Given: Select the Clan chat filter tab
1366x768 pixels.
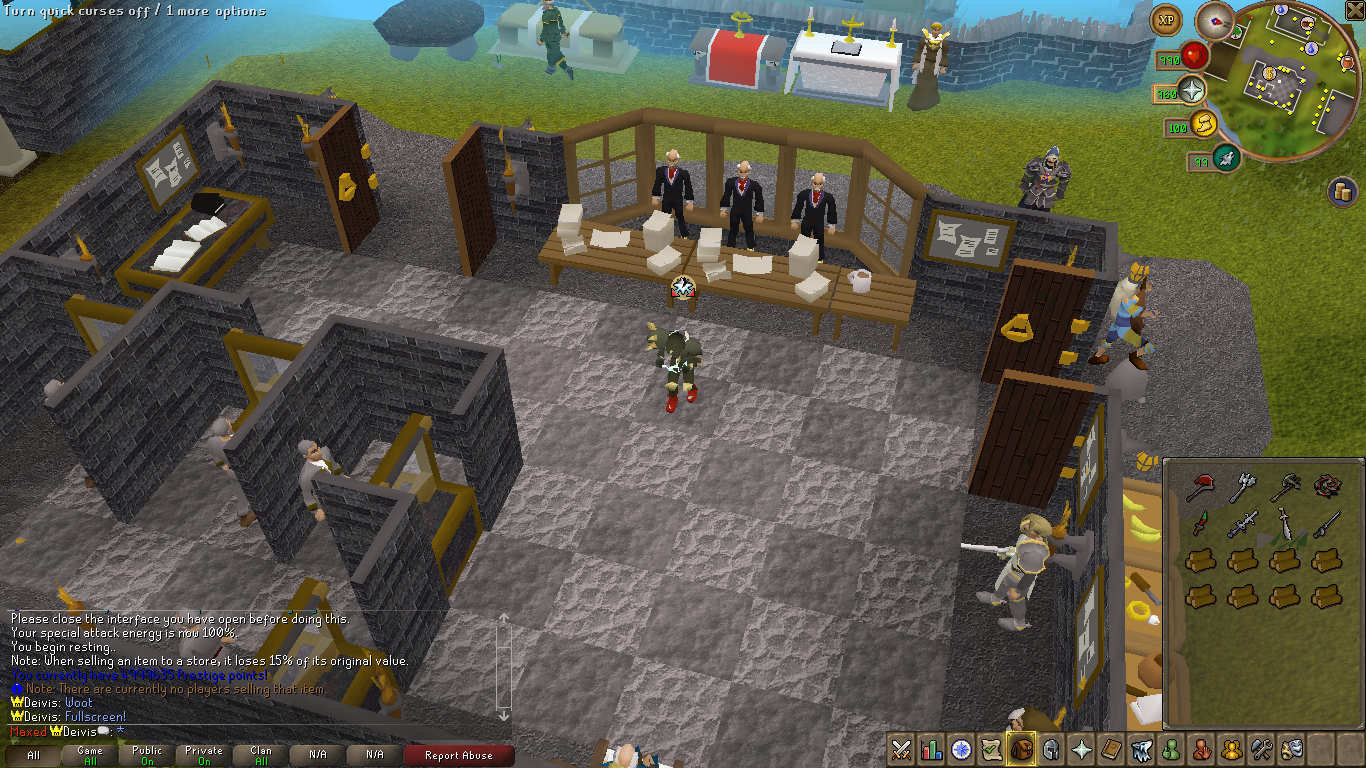Looking at the screenshot, I should pyautogui.click(x=261, y=756).
